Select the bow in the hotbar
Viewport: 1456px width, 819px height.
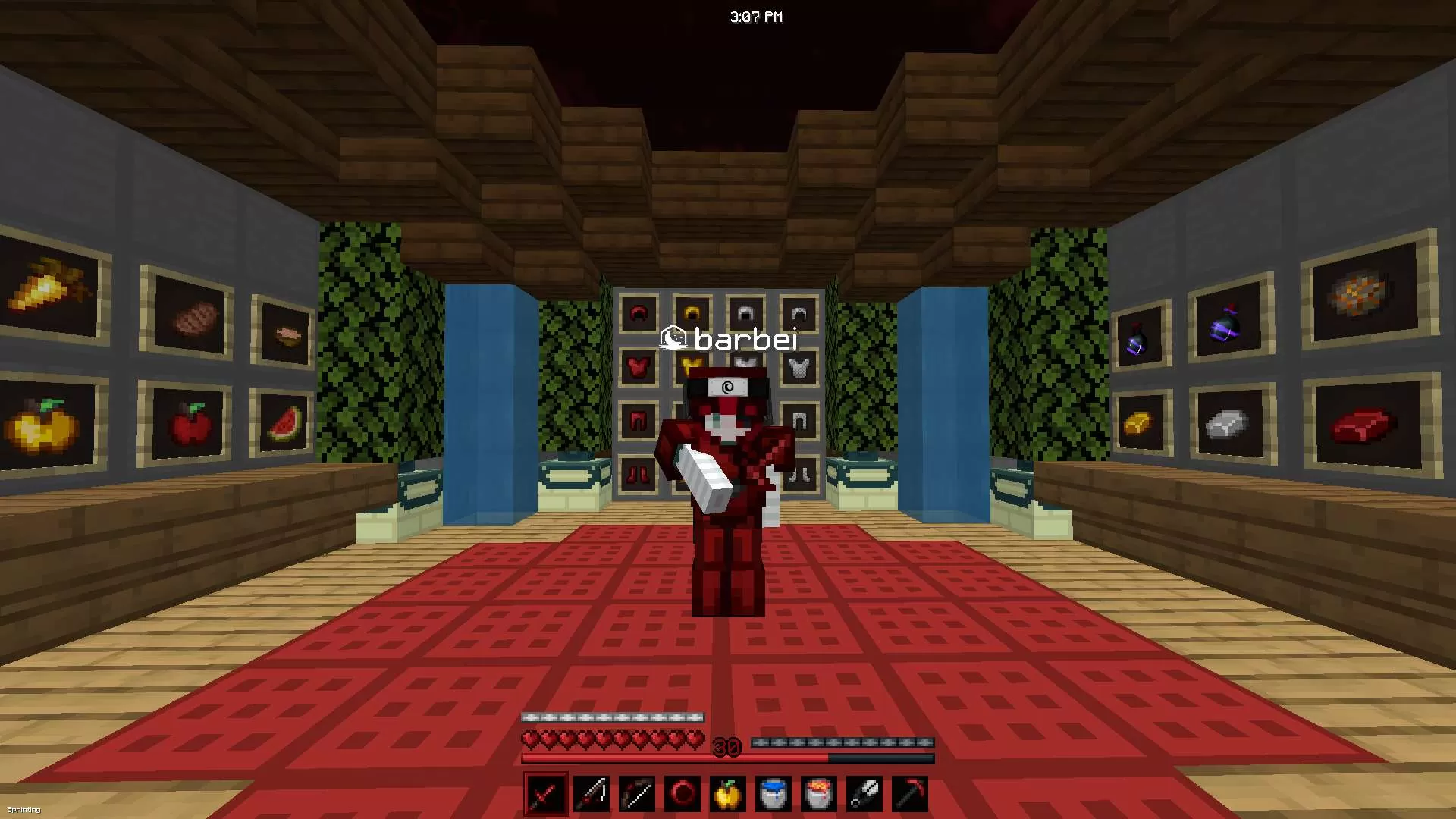[x=638, y=793]
